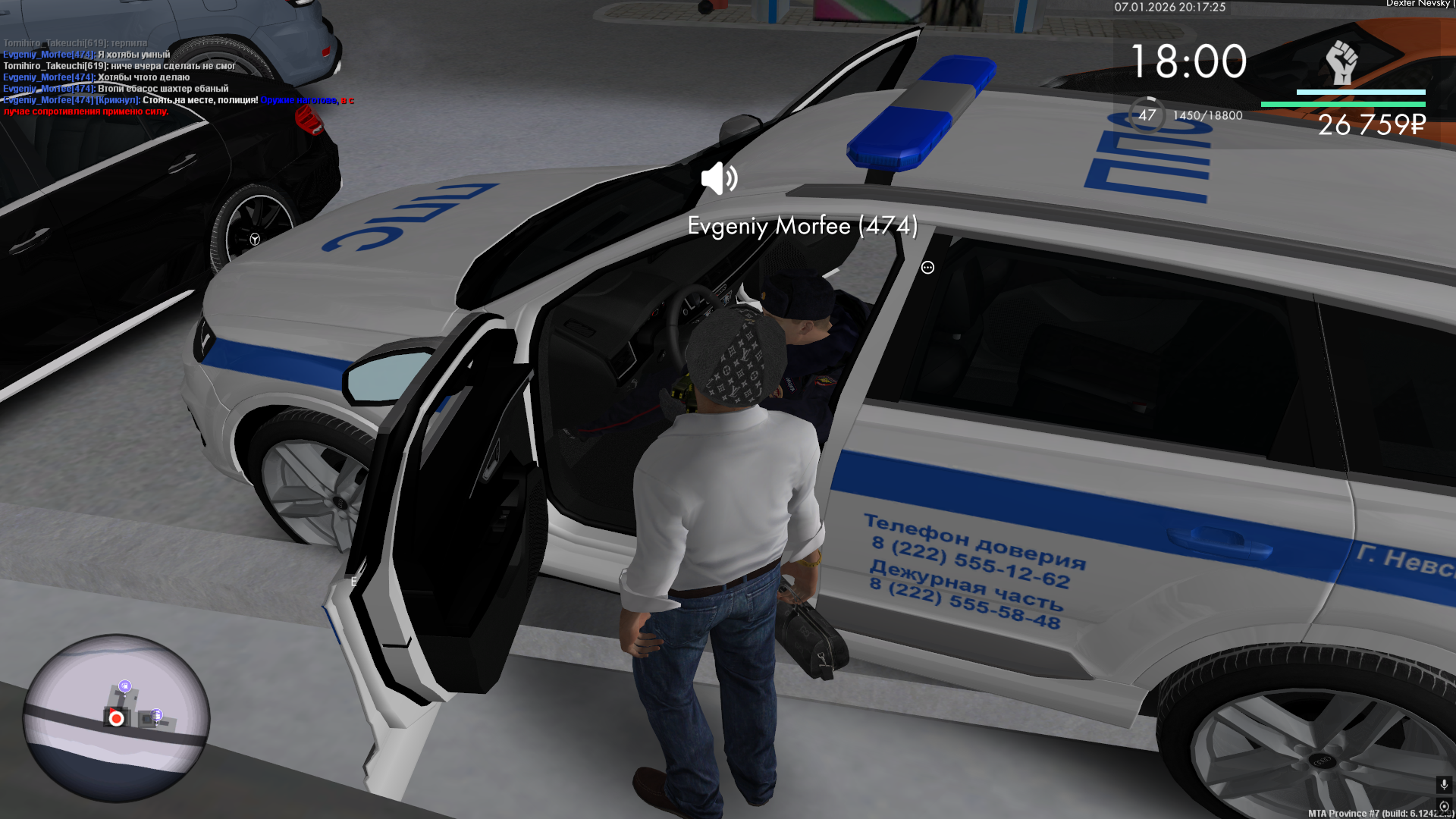Click the level 47 circle indicator
Viewport: 1456px width, 819px height.
(x=1147, y=115)
